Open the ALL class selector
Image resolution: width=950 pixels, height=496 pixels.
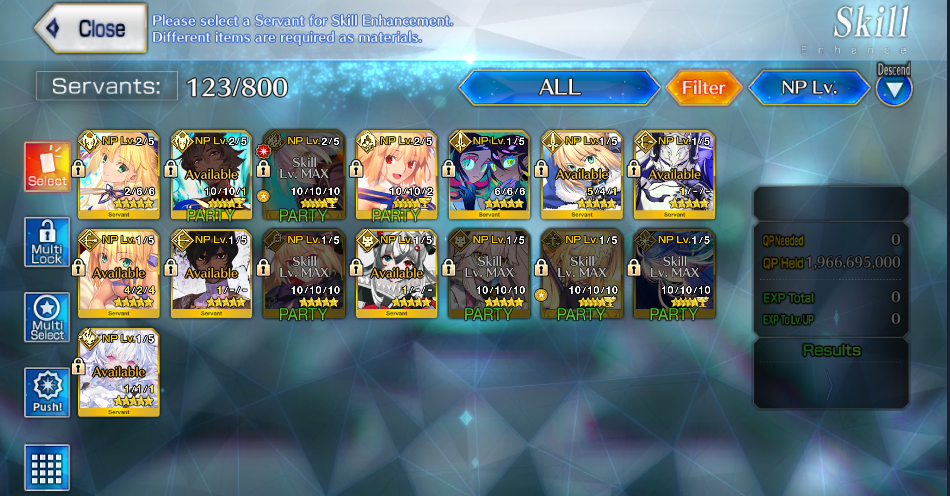point(559,88)
